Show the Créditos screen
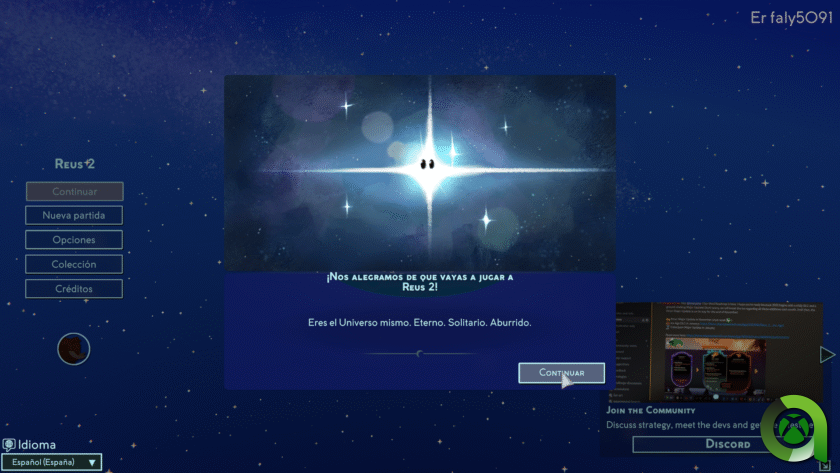The height and width of the screenshot is (473, 840). click(74, 289)
